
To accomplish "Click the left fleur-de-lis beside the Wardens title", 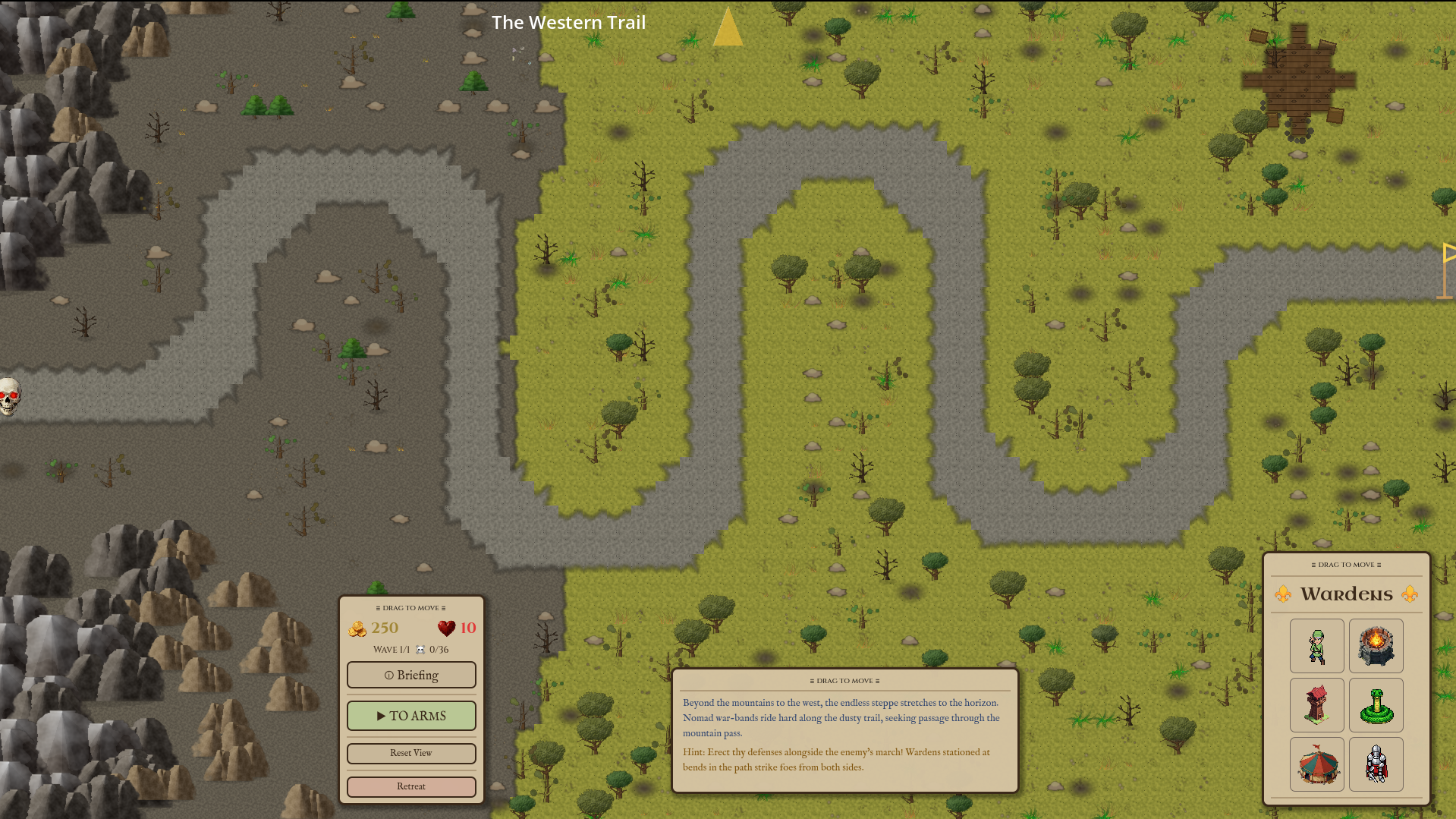I will (1282, 594).
